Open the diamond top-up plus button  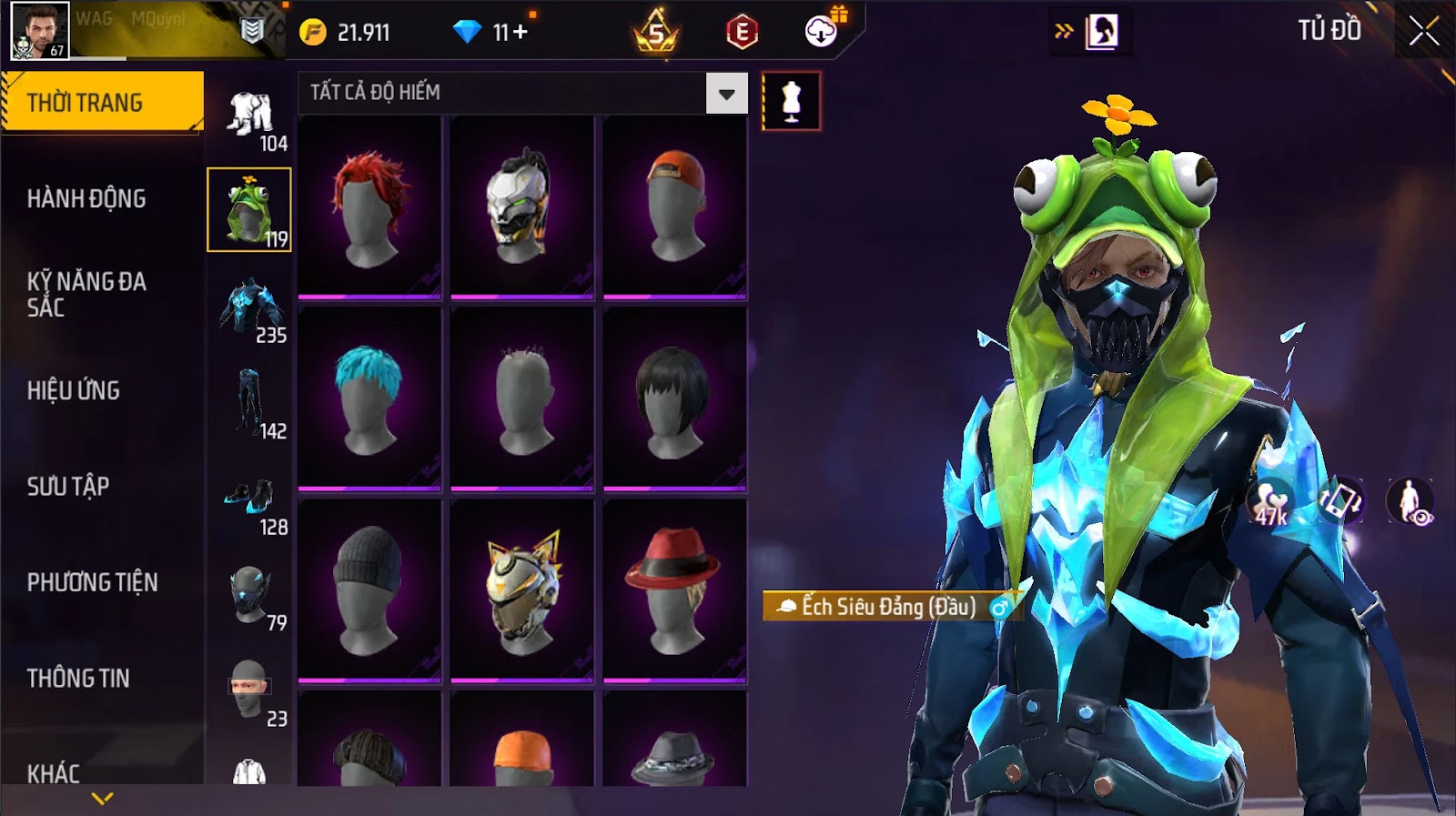(x=521, y=33)
